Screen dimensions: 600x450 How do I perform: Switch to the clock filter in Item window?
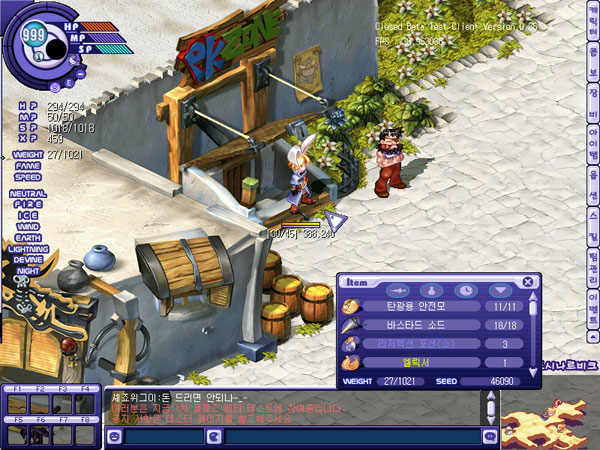click(466, 290)
